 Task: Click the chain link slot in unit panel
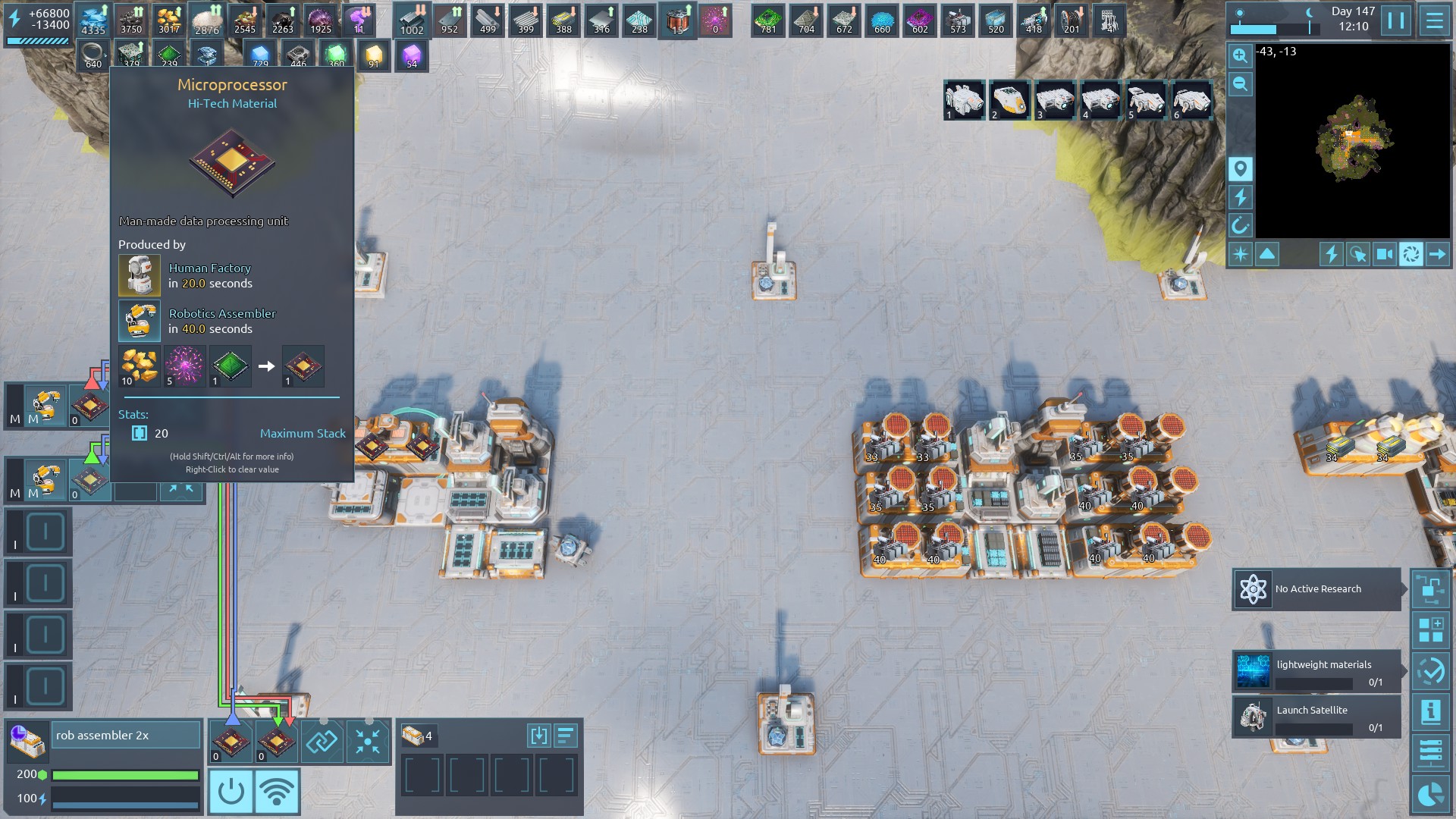(x=322, y=741)
